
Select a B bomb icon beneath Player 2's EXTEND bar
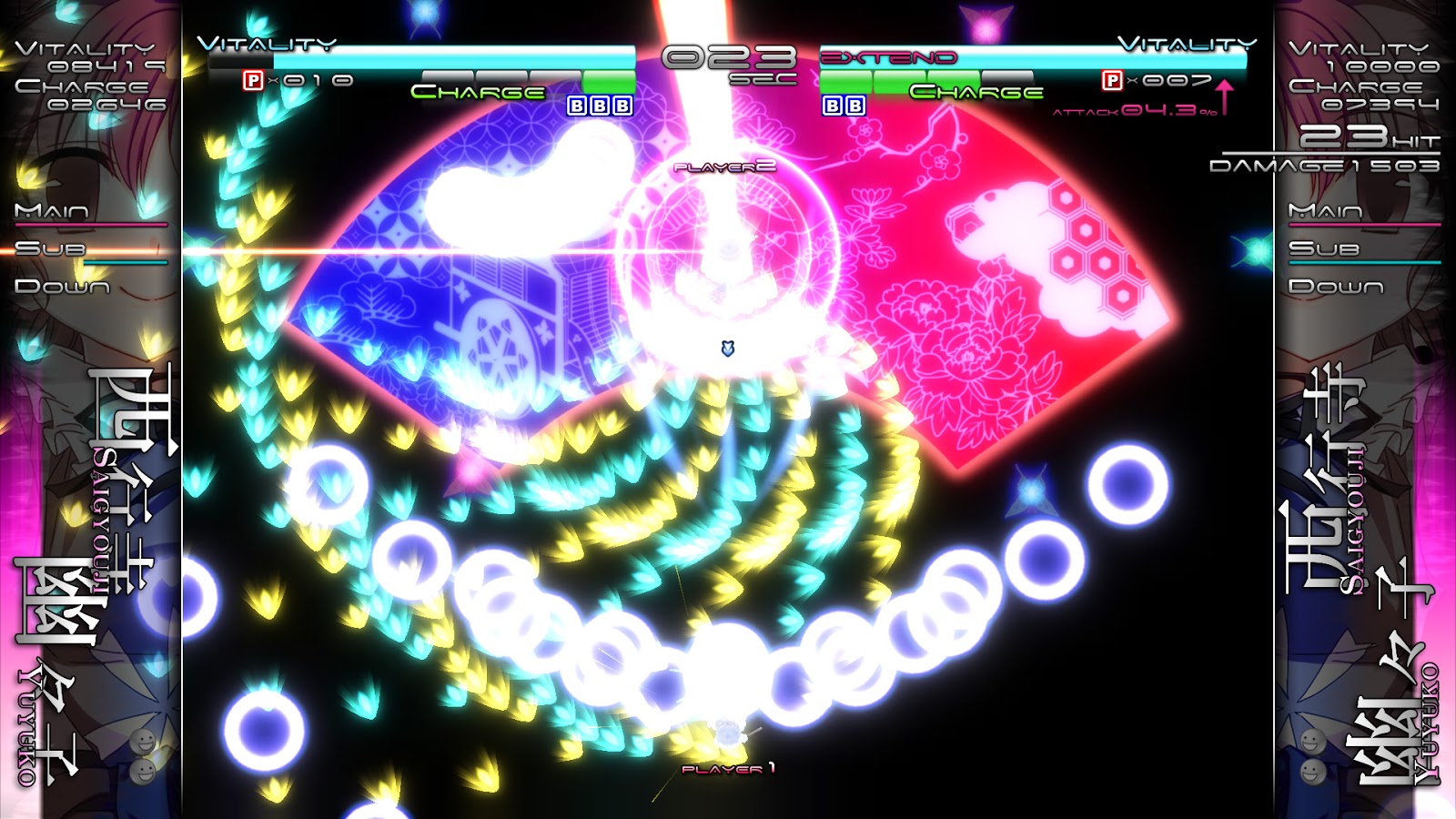pyautogui.click(x=832, y=107)
